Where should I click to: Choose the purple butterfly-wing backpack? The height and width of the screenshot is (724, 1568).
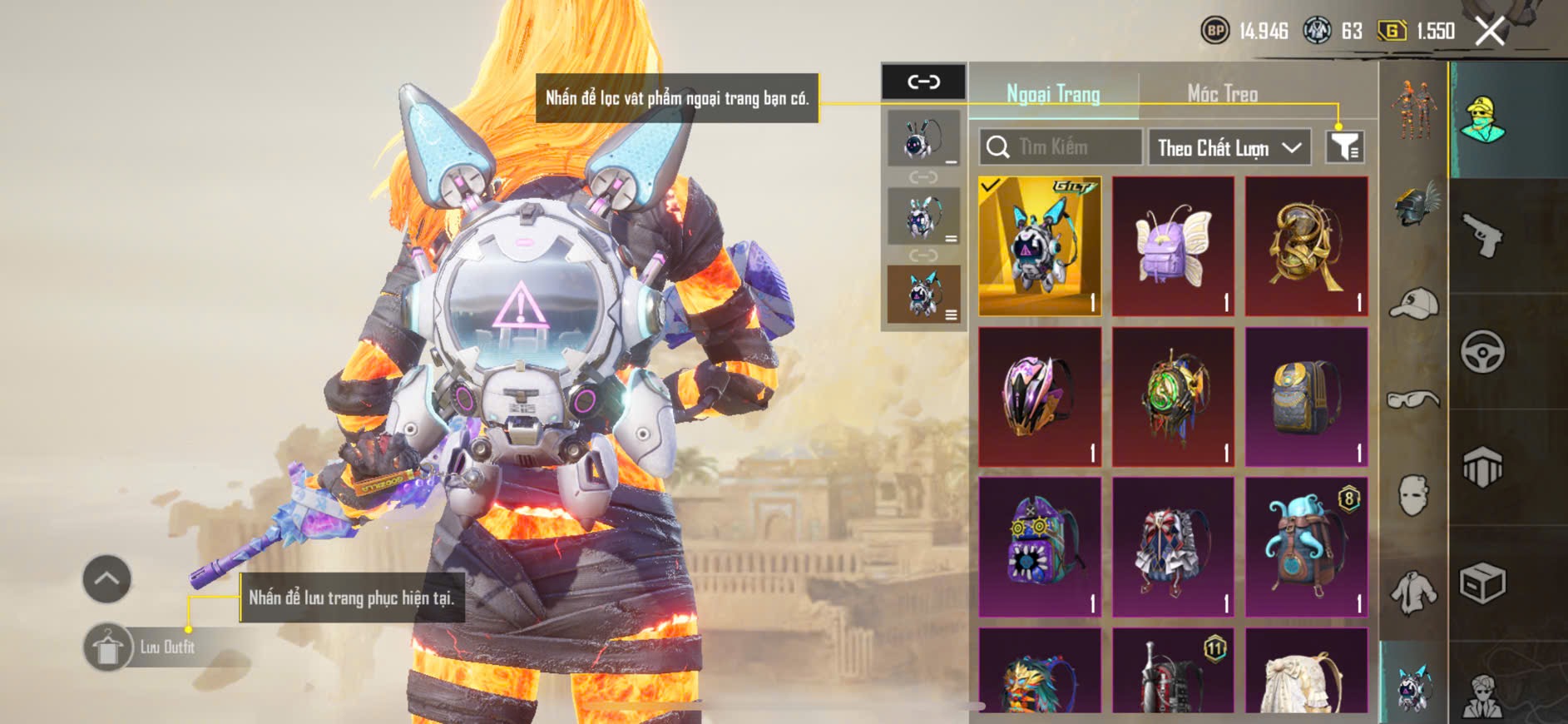pos(1173,245)
